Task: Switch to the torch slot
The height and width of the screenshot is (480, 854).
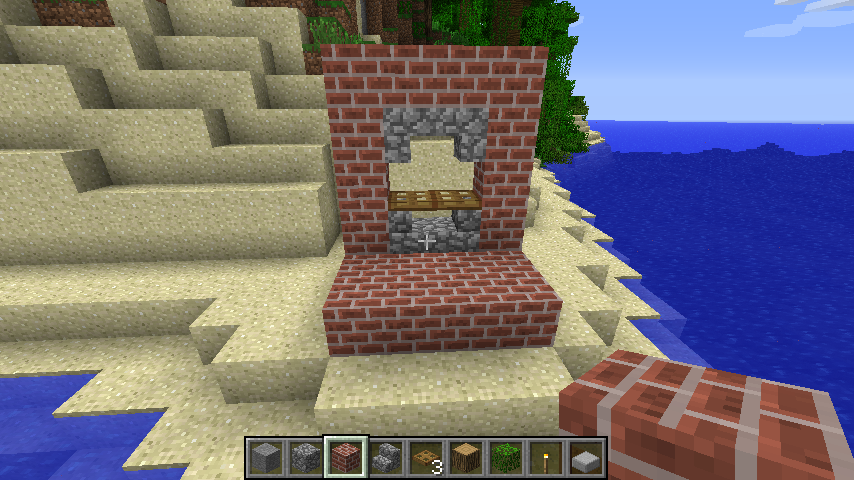Action: (x=546, y=458)
